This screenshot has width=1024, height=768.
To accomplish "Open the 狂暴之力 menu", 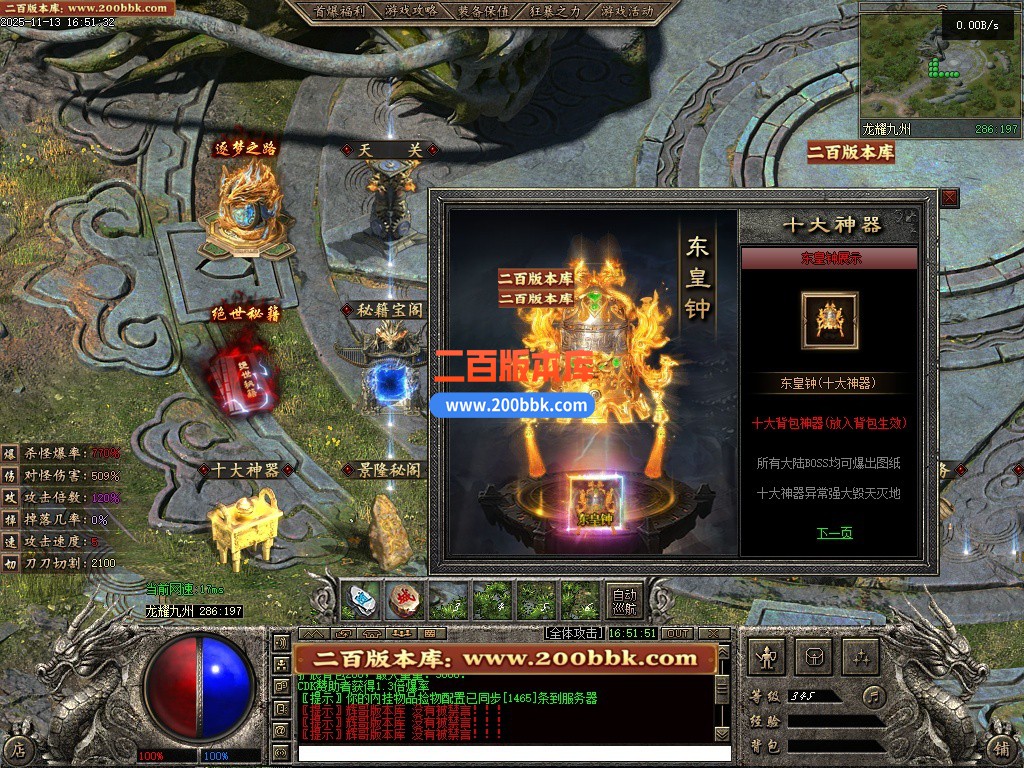I will (x=556, y=12).
